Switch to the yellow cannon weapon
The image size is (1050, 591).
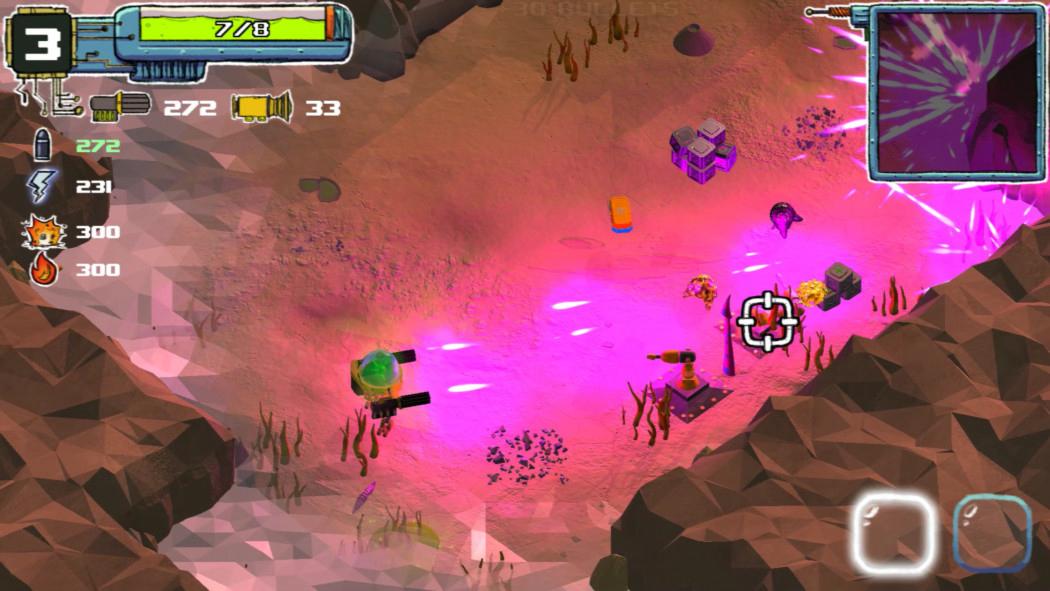262,105
